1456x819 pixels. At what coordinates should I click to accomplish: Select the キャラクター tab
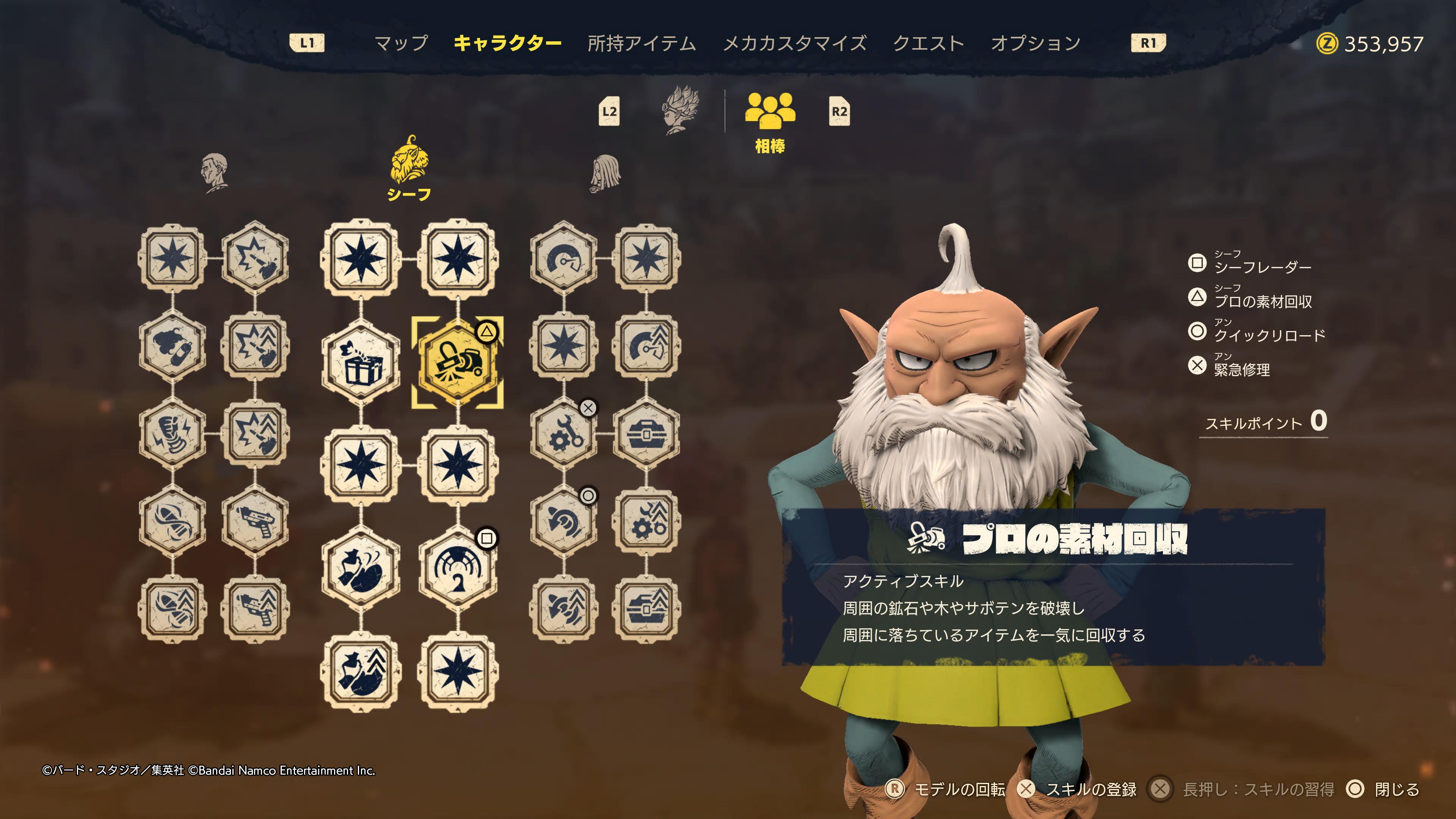507,44
